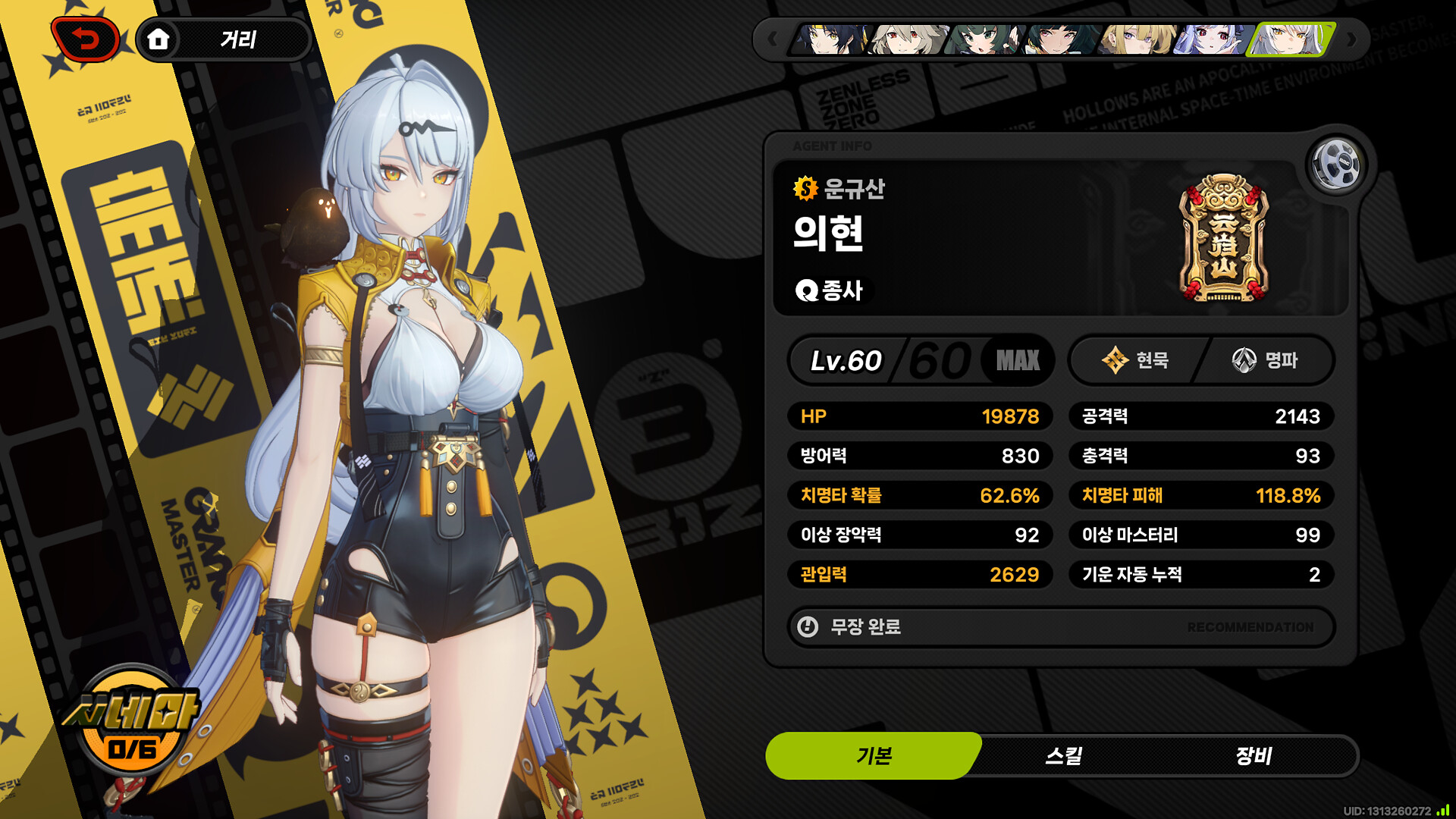Viewport: 1456px width, 819px height.
Task: Choose the beige-haired red-eyed agent portrait
Action: (x=908, y=39)
